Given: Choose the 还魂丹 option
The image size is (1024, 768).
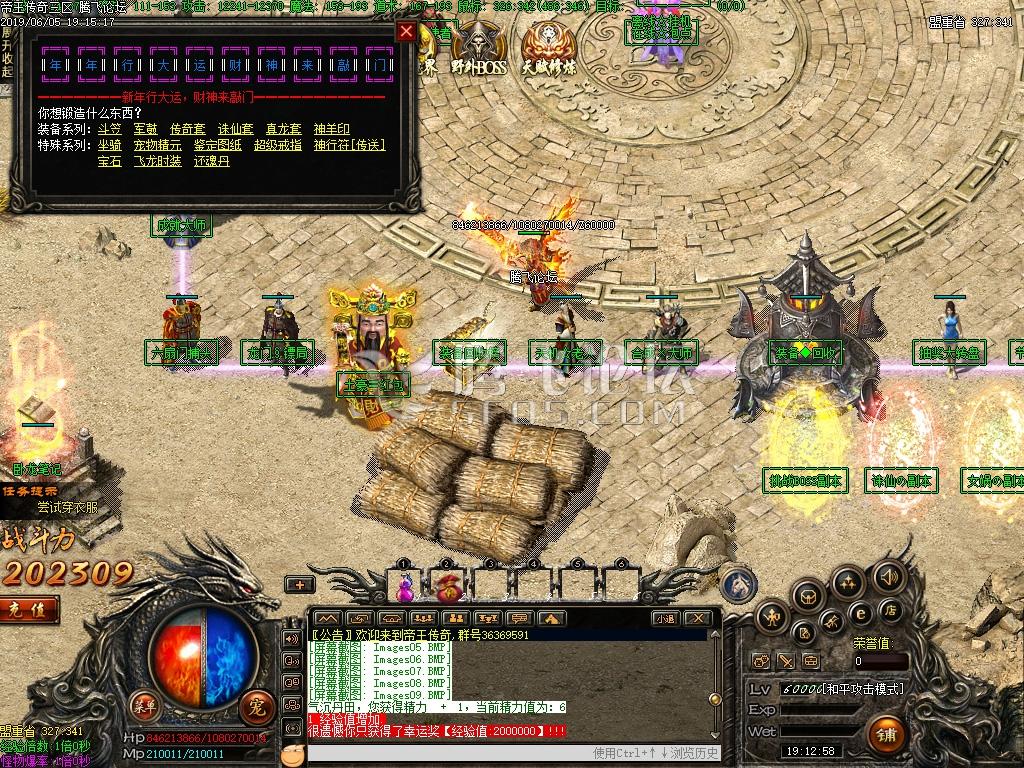Looking at the screenshot, I should [212, 161].
